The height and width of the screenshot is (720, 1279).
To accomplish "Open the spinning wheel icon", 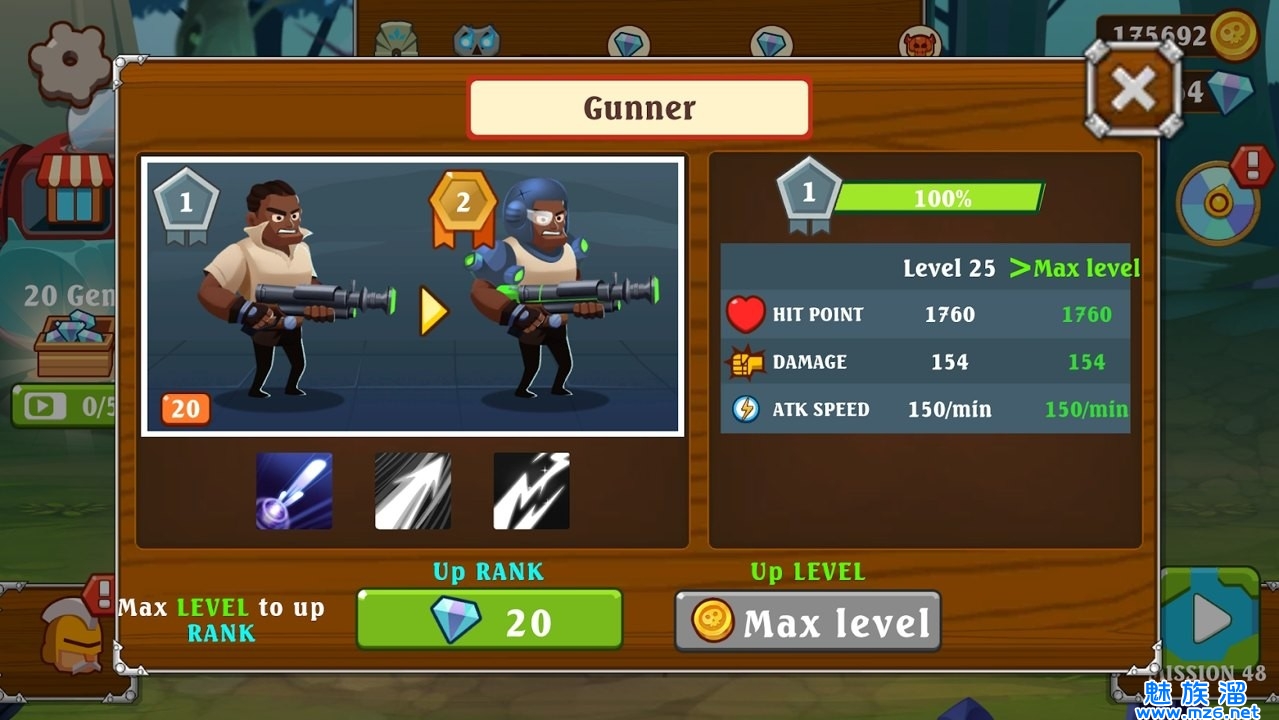I will 1217,204.
